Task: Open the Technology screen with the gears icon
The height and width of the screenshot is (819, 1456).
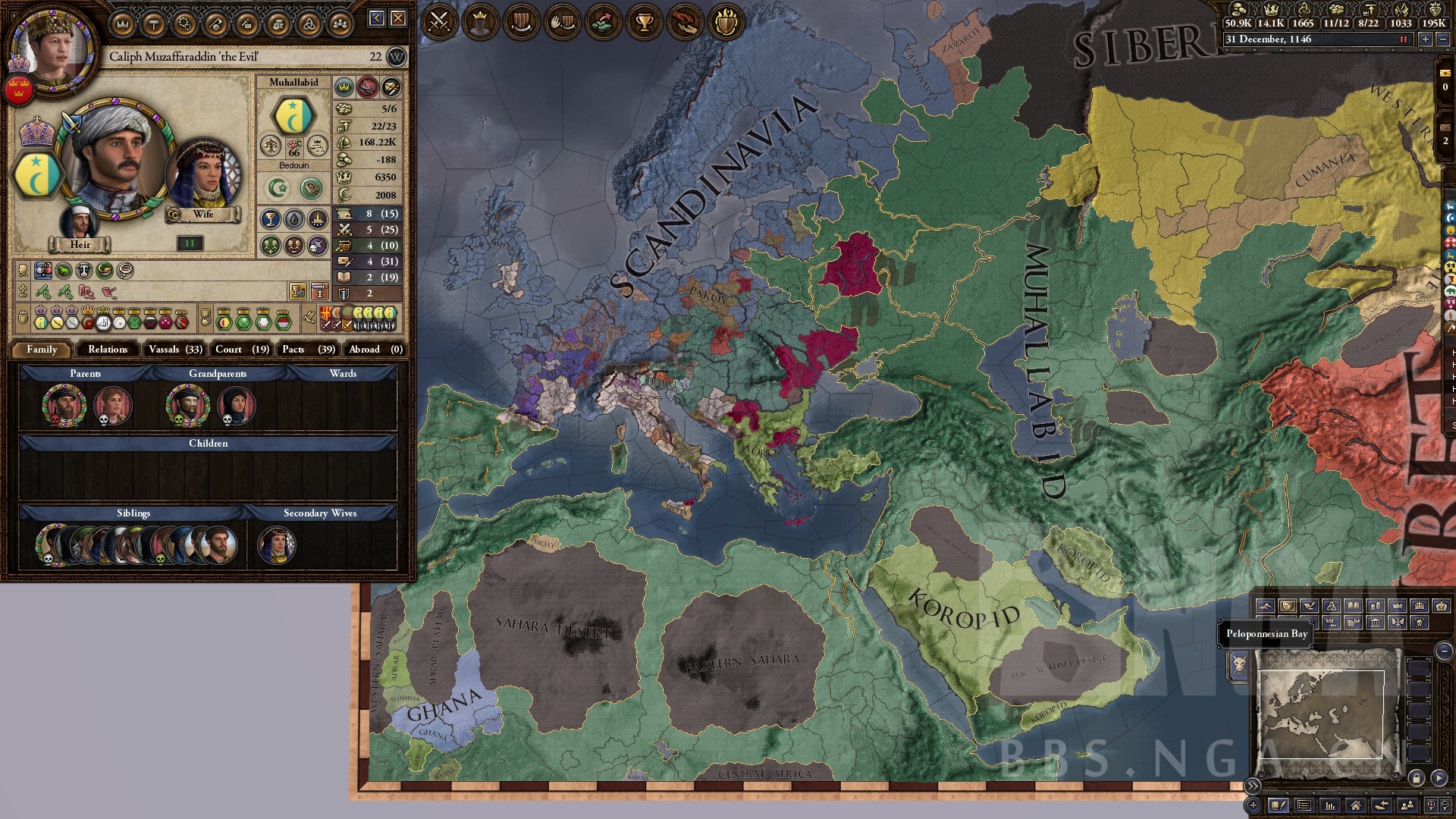Action: pyautogui.click(x=184, y=22)
